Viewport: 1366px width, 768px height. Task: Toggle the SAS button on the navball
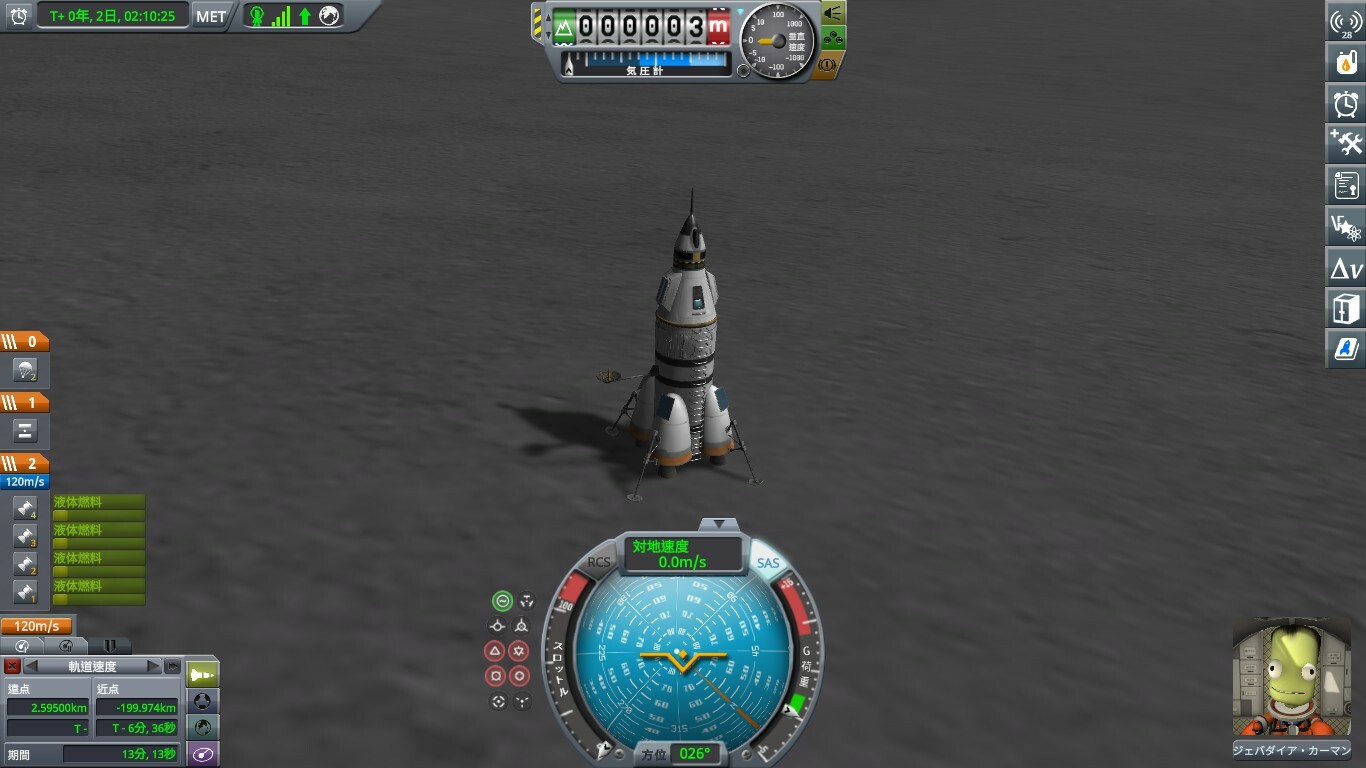767,563
